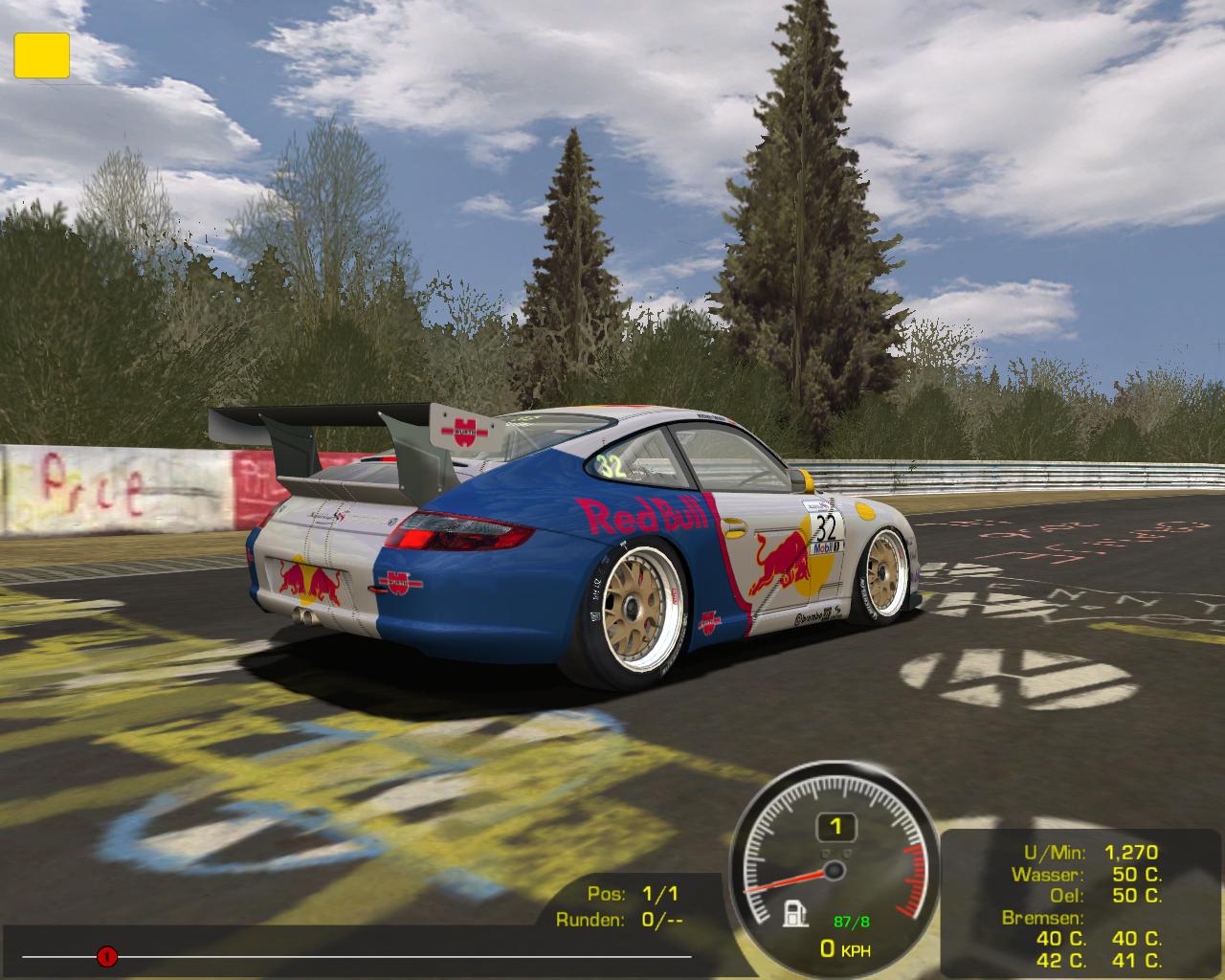Click the fuel pump icon on the gauge
1225x980 pixels.
tap(794, 914)
